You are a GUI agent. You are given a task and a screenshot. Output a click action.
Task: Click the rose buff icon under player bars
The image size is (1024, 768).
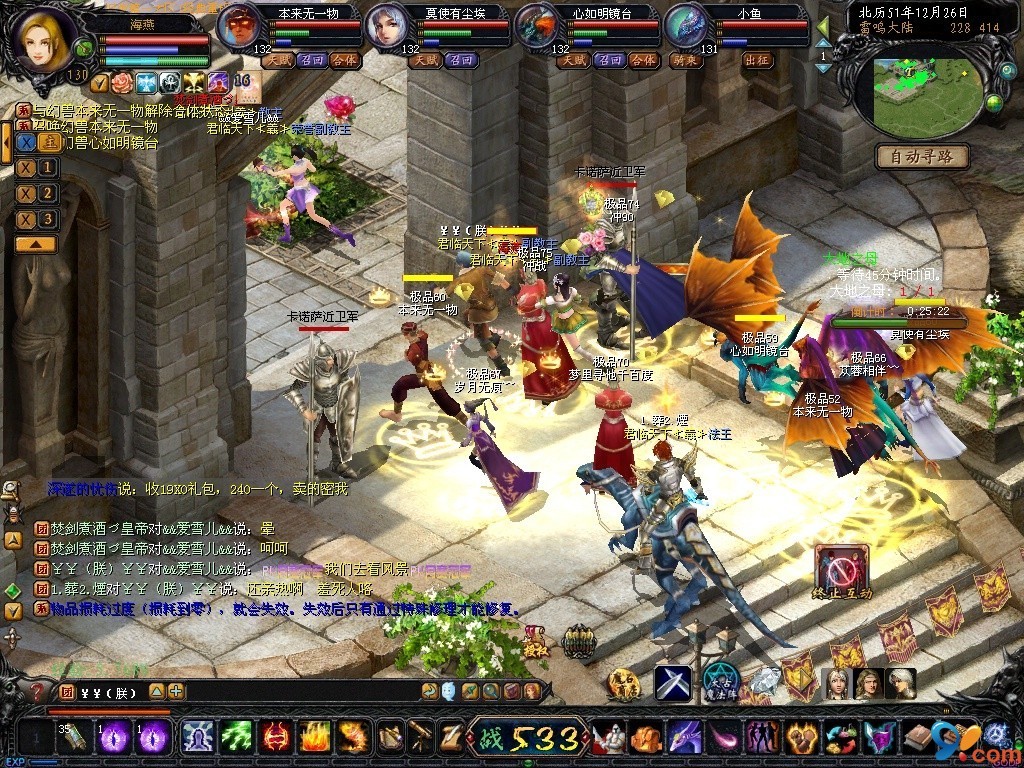pos(121,82)
